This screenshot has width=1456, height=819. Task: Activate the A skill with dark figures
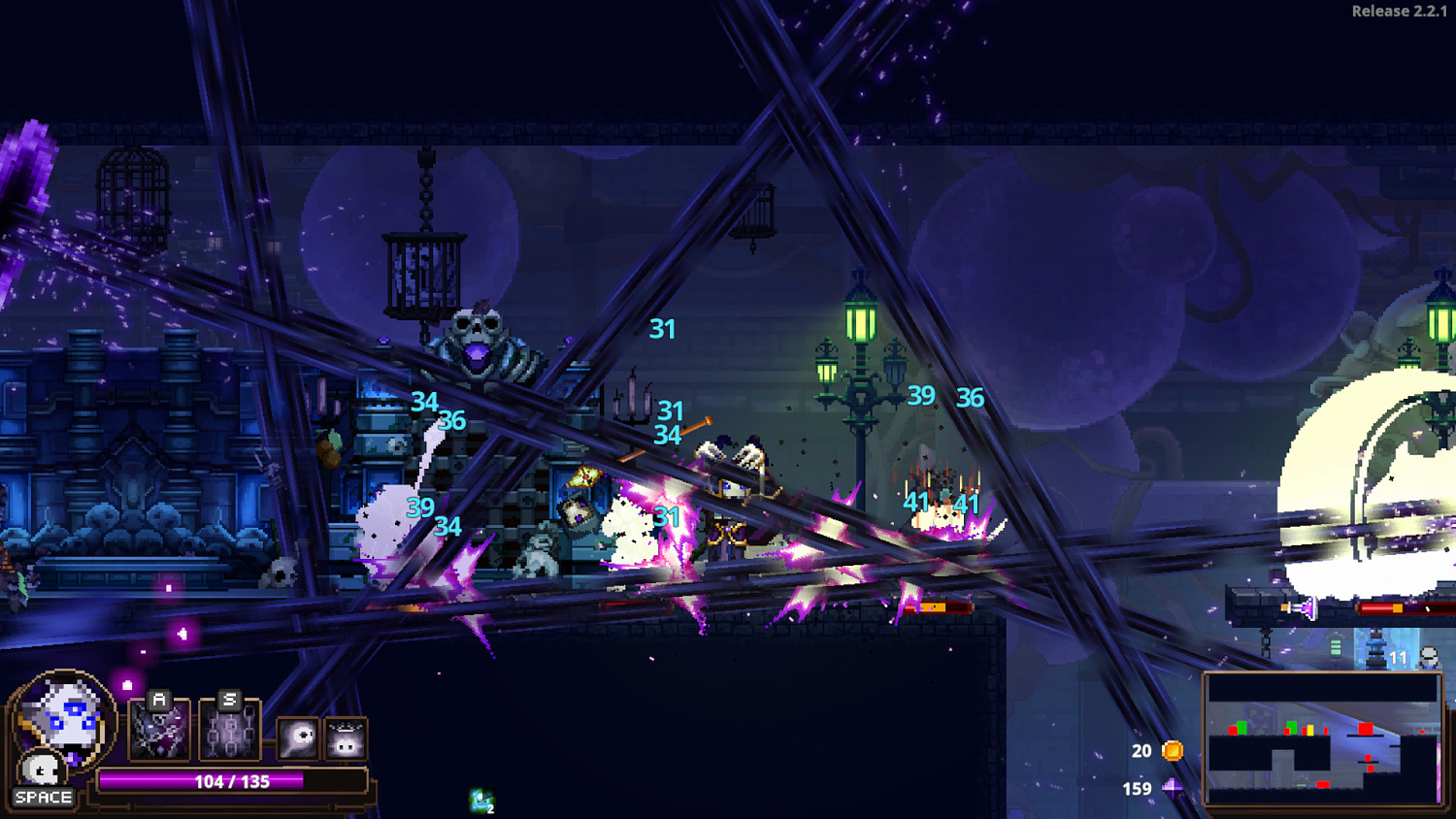[159, 730]
